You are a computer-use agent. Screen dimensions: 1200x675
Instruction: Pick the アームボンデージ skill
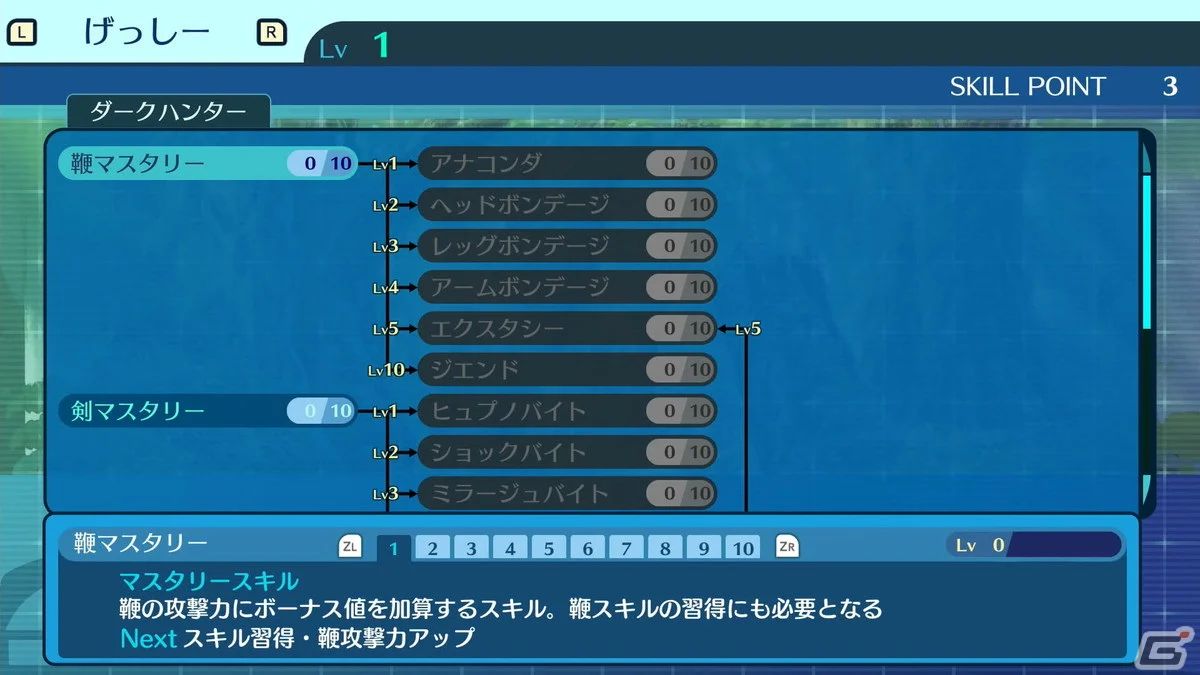[x=566, y=287]
